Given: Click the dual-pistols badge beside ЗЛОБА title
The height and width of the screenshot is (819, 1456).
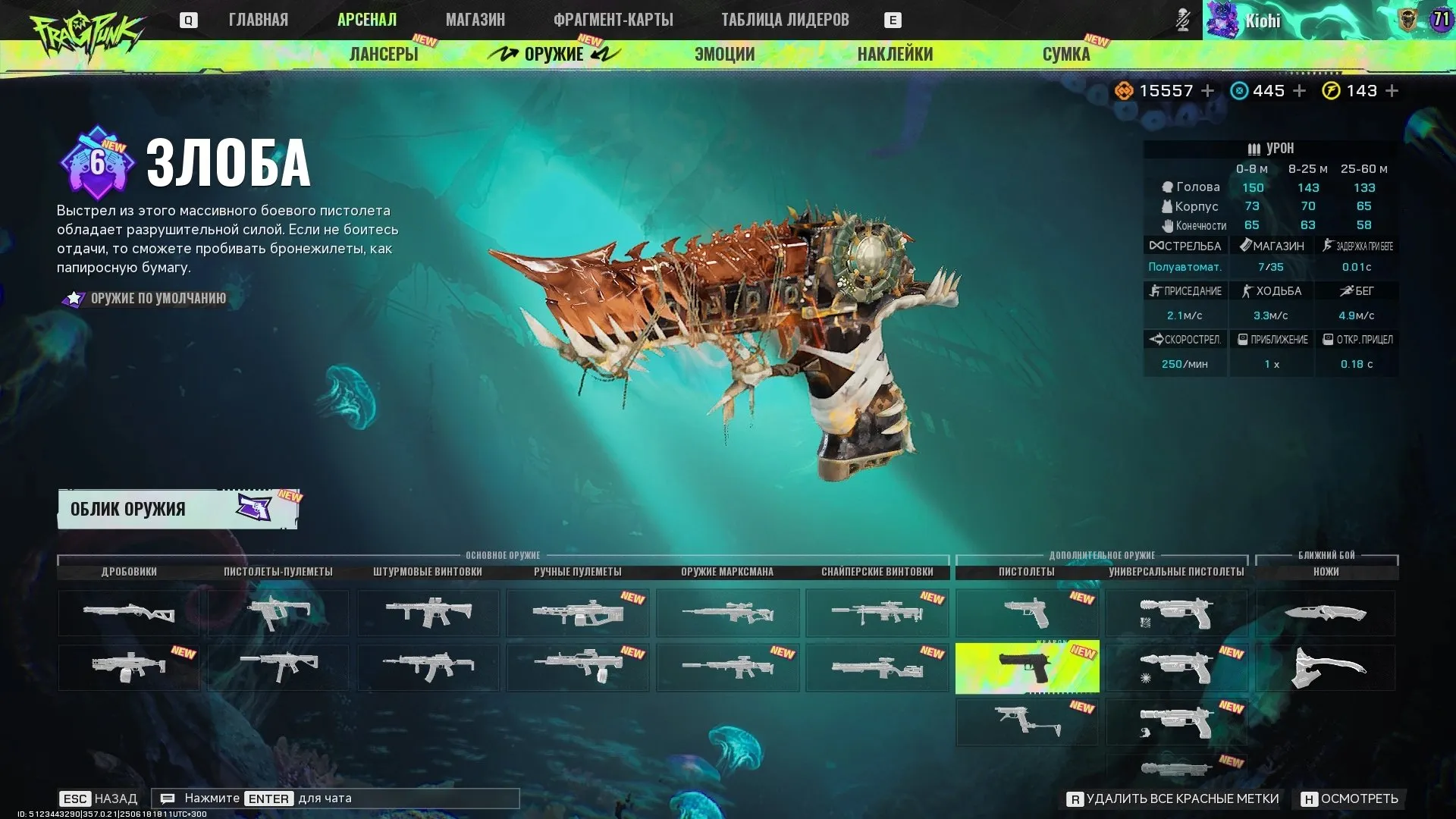Looking at the screenshot, I should (x=99, y=162).
